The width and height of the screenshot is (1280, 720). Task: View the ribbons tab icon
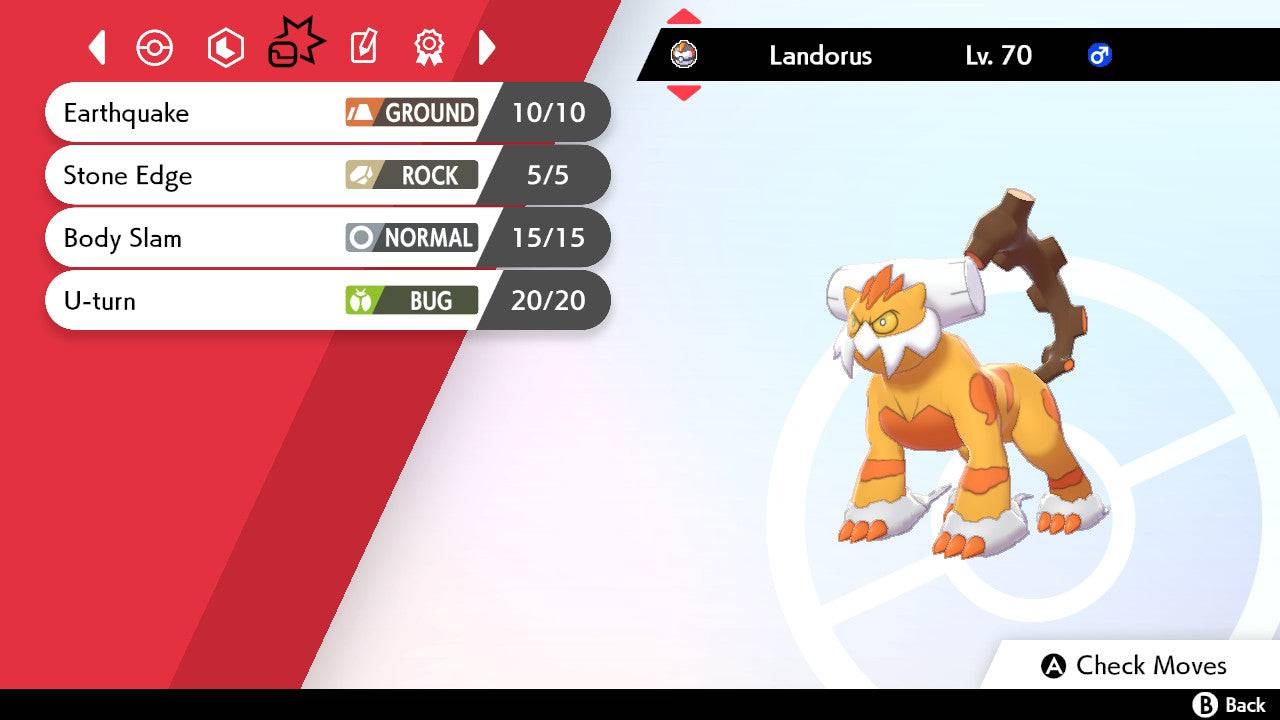coord(428,47)
